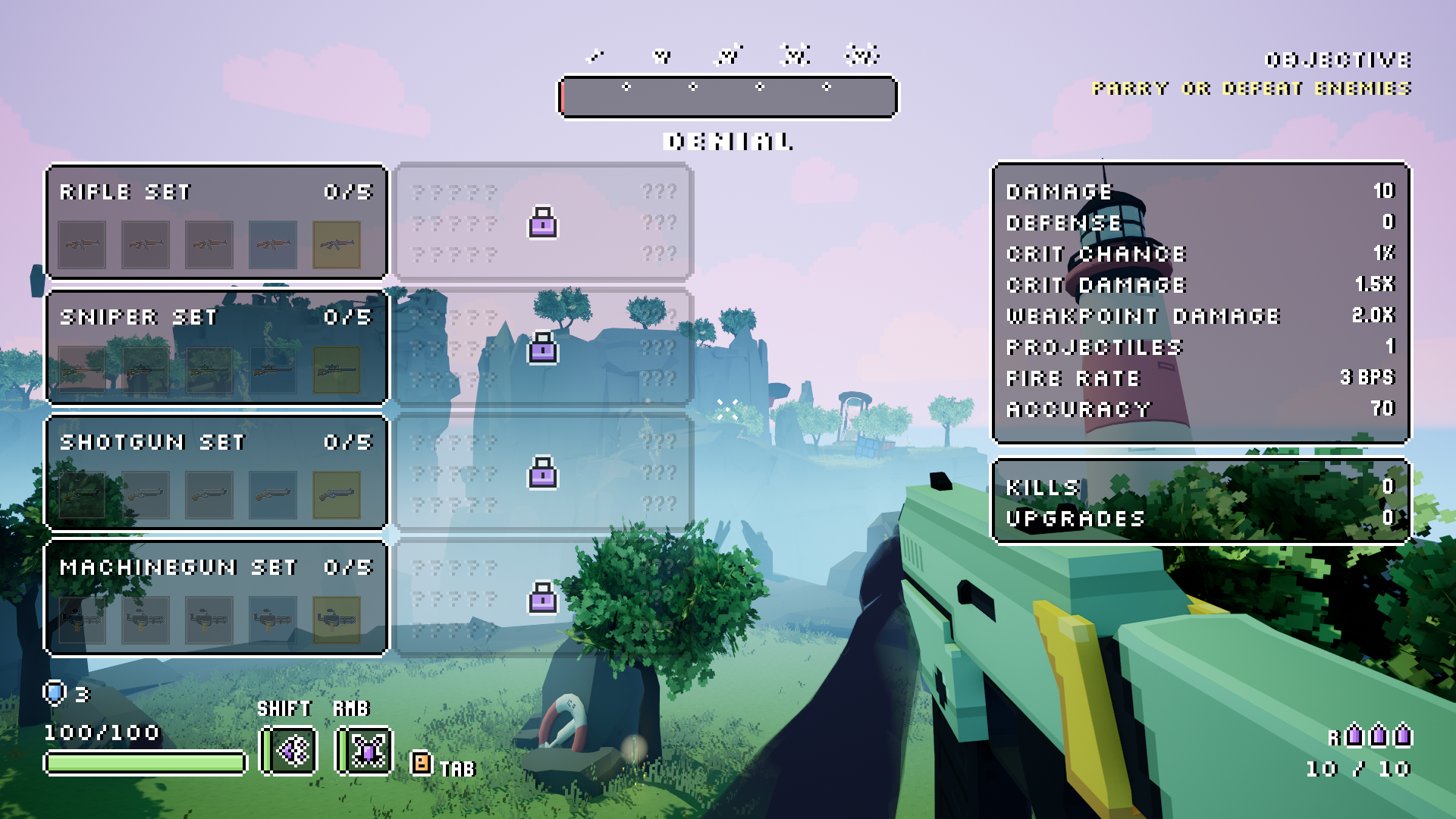Click the padlock beside the Rifle Set
Image resolution: width=1456 pixels, height=819 pixels.
pyautogui.click(x=542, y=223)
